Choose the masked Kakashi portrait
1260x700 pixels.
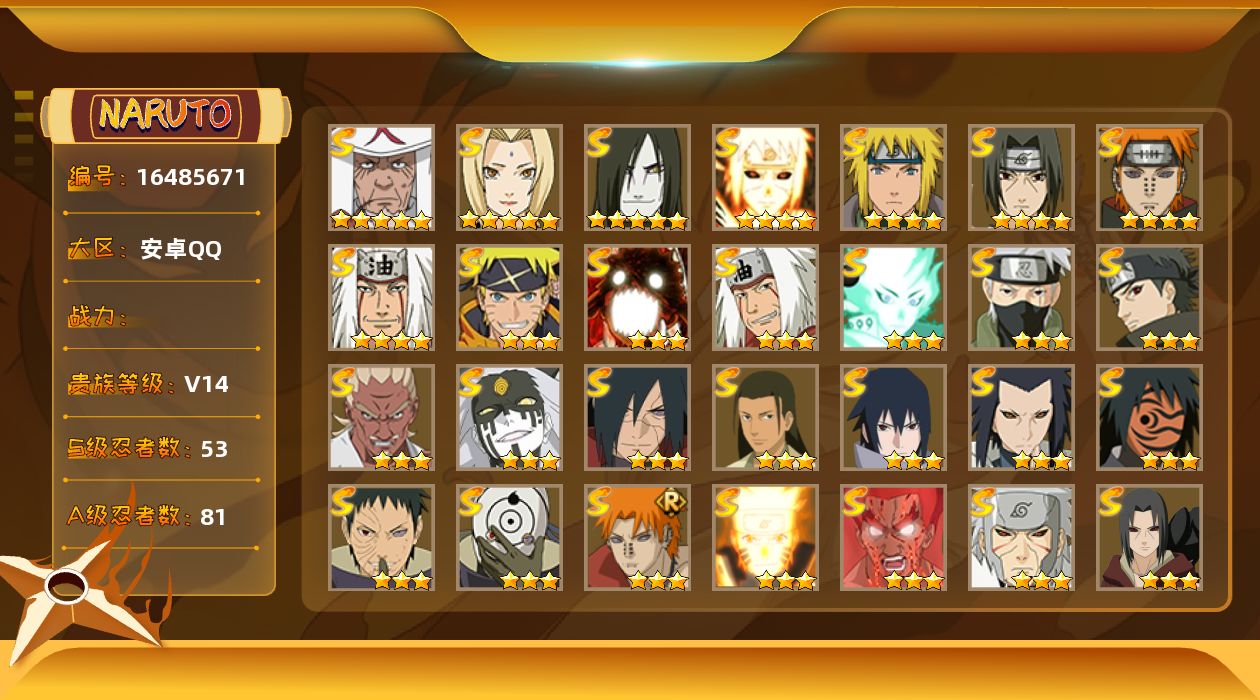[x=1021, y=298]
